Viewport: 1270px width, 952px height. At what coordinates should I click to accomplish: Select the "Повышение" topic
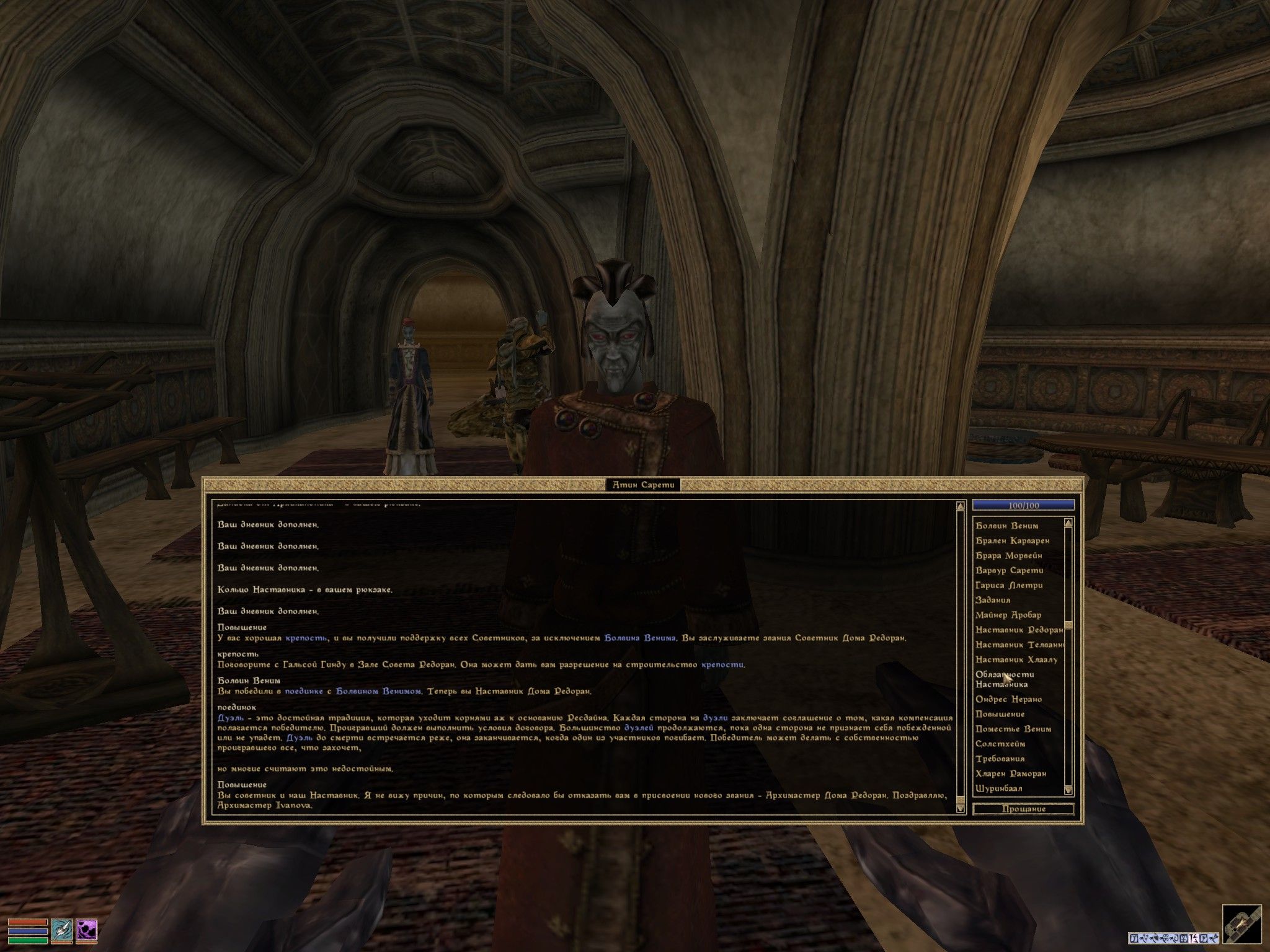(x=1000, y=714)
